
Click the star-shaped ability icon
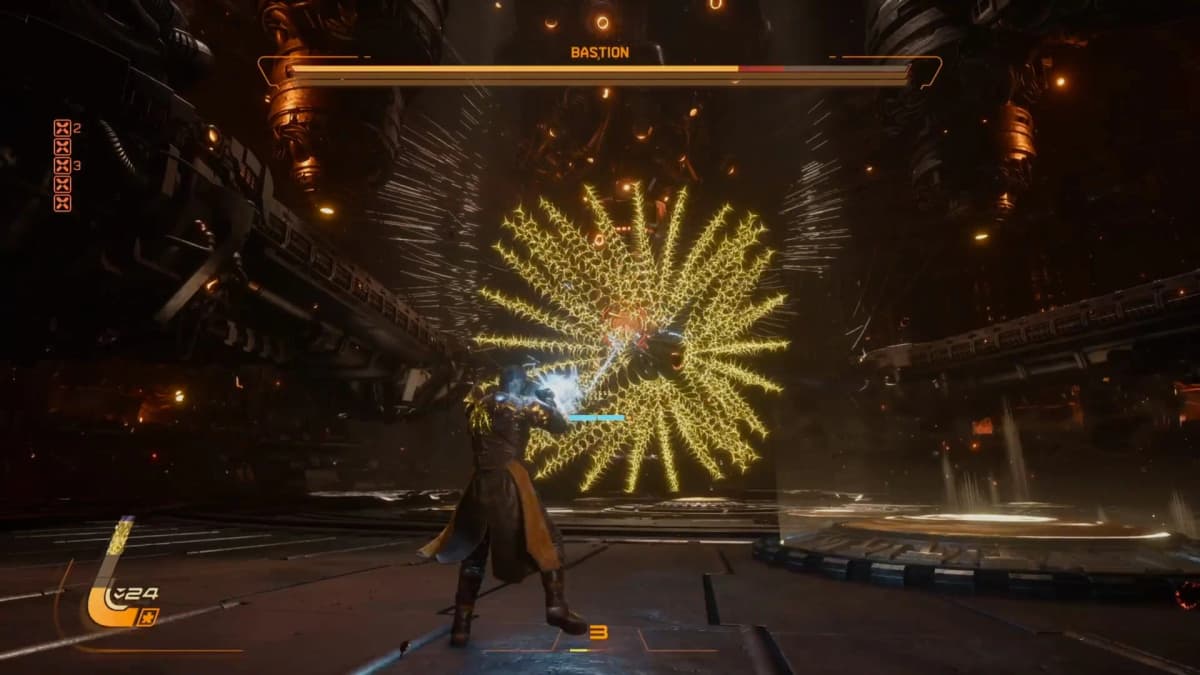point(149,617)
